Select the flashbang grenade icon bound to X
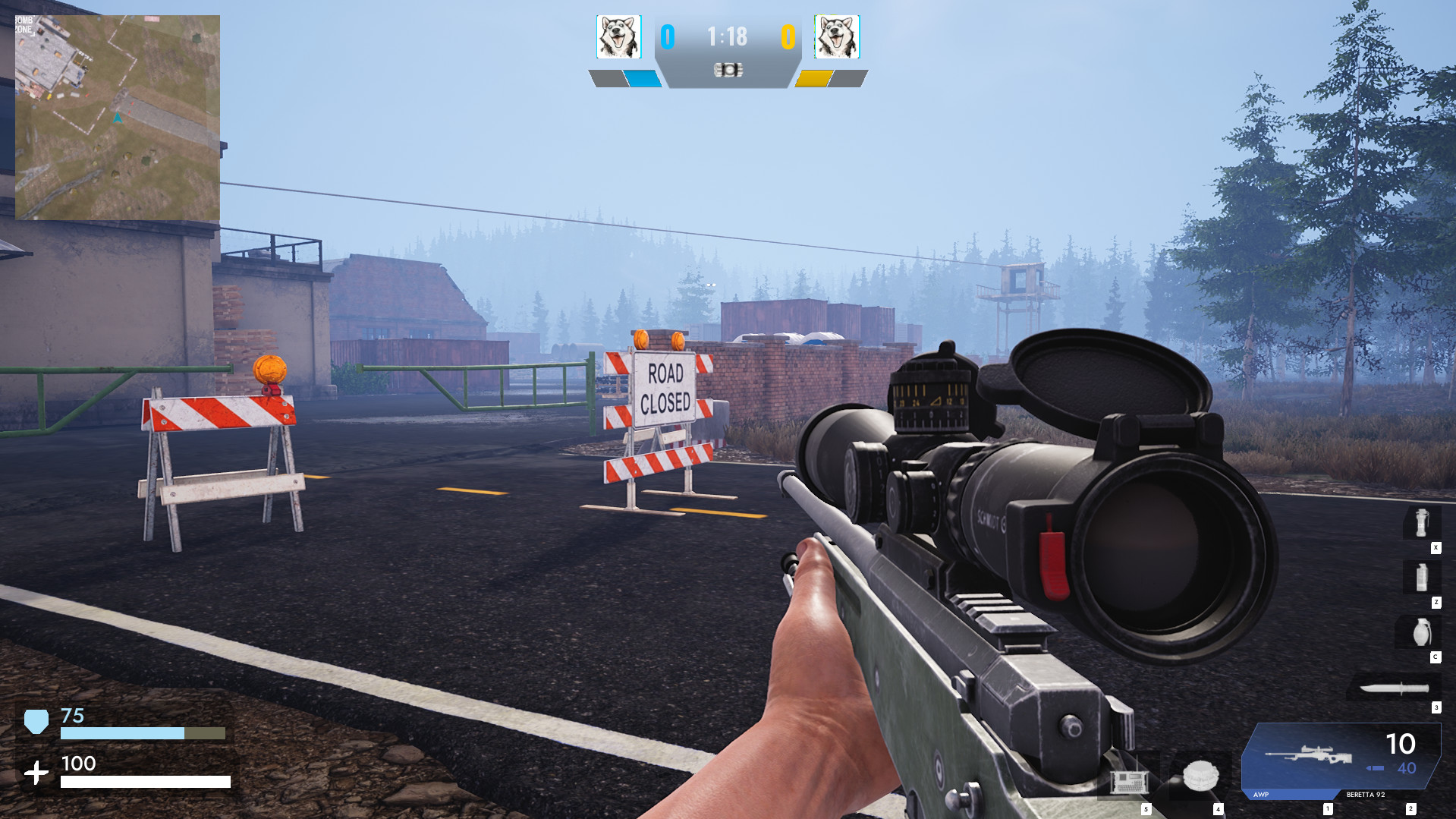Image resolution: width=1456 pixels, height=819 pixels. [x=1421, y=523]
